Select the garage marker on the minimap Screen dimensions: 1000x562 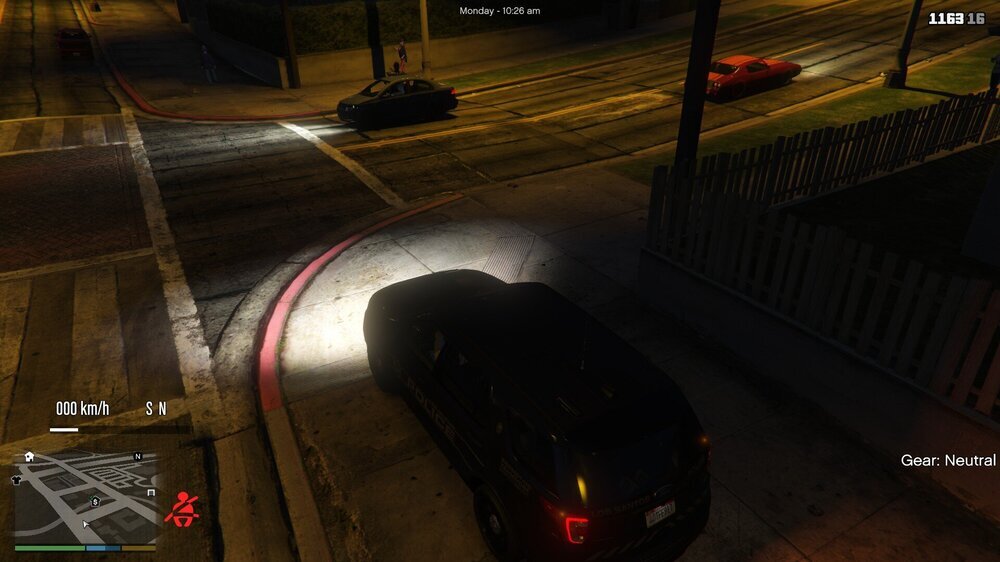tap(151, 492)
